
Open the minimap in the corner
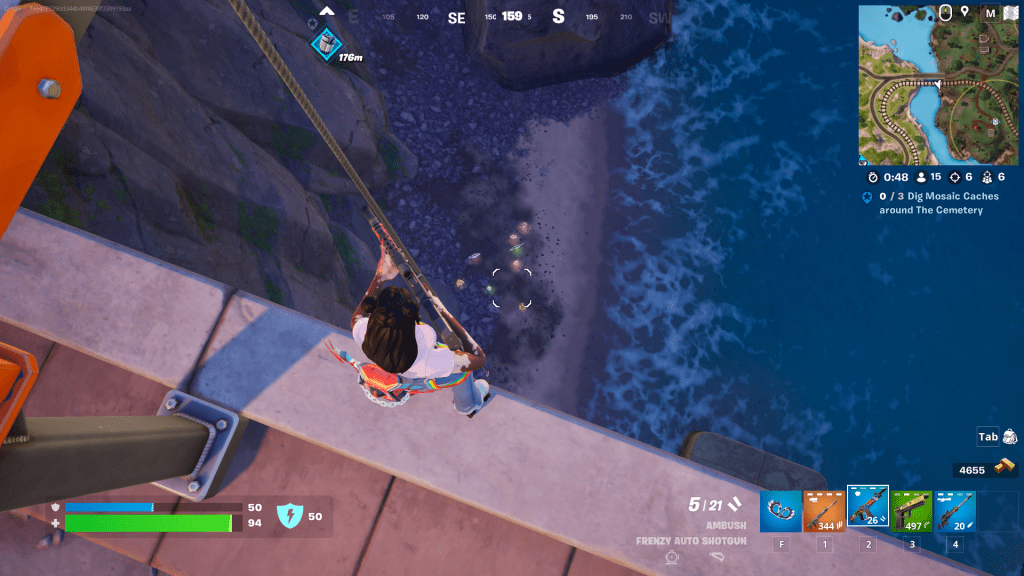[938, 85]
